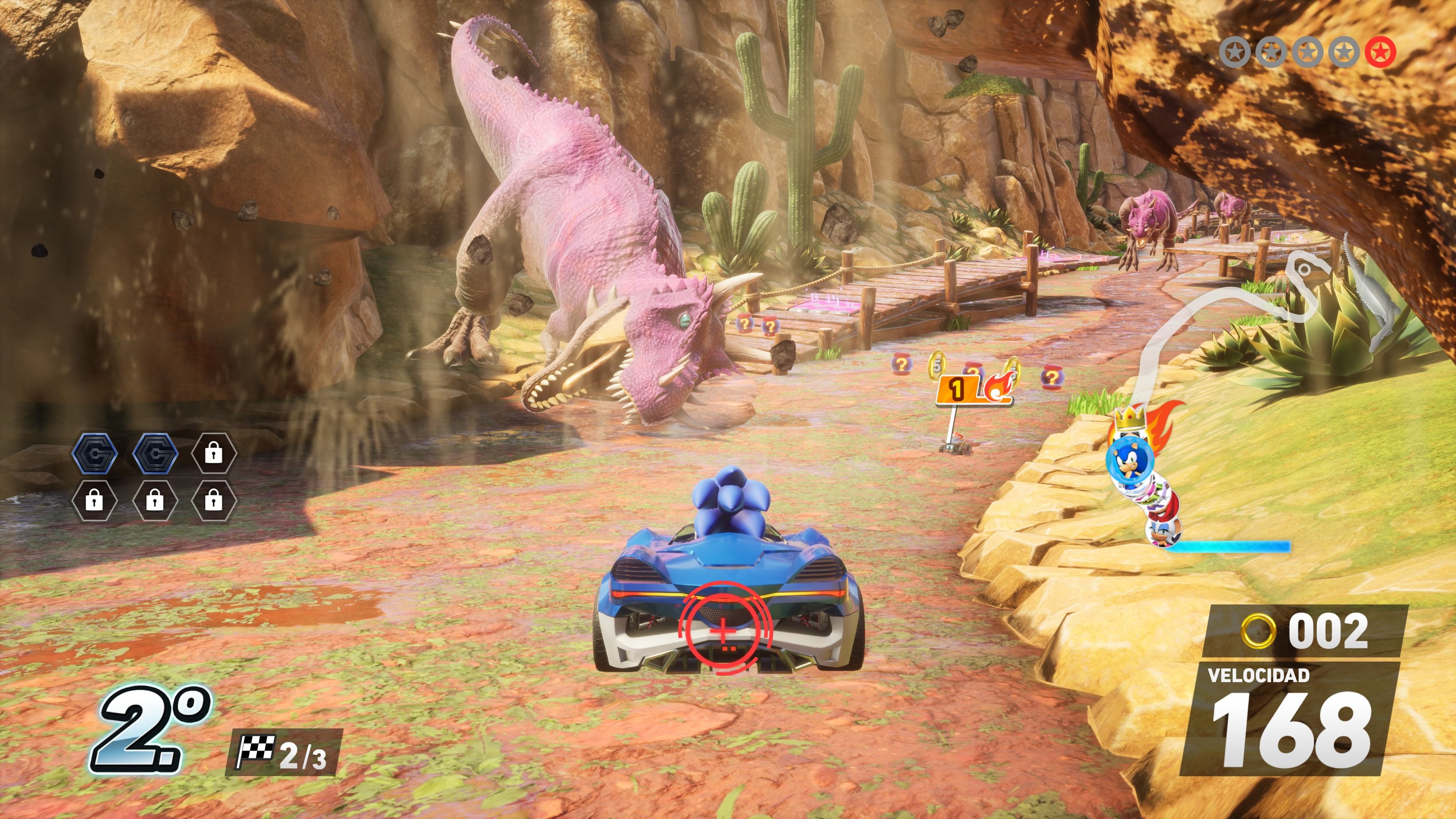Screen dimensions: 1456x819
Task: Toggle the first locked gadget slot in the bottom row
Action: (x=94, y=501)
